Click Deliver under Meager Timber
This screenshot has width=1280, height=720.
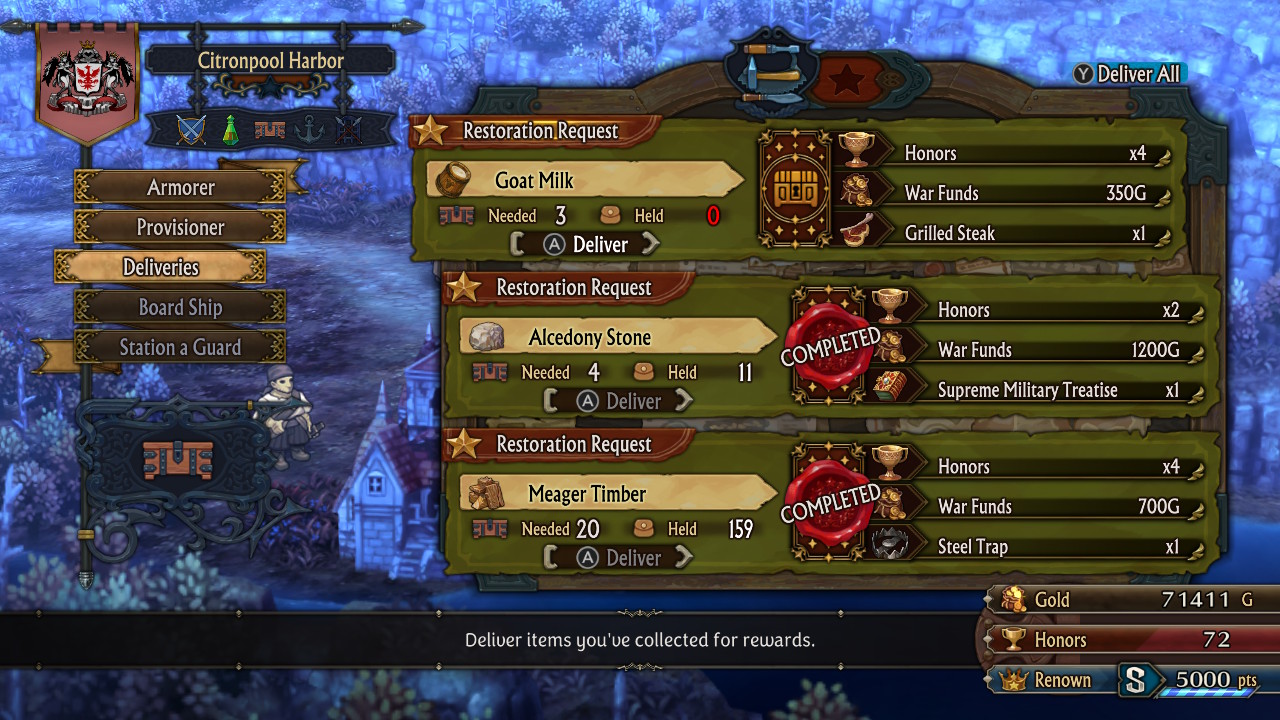tap(619, 558)
